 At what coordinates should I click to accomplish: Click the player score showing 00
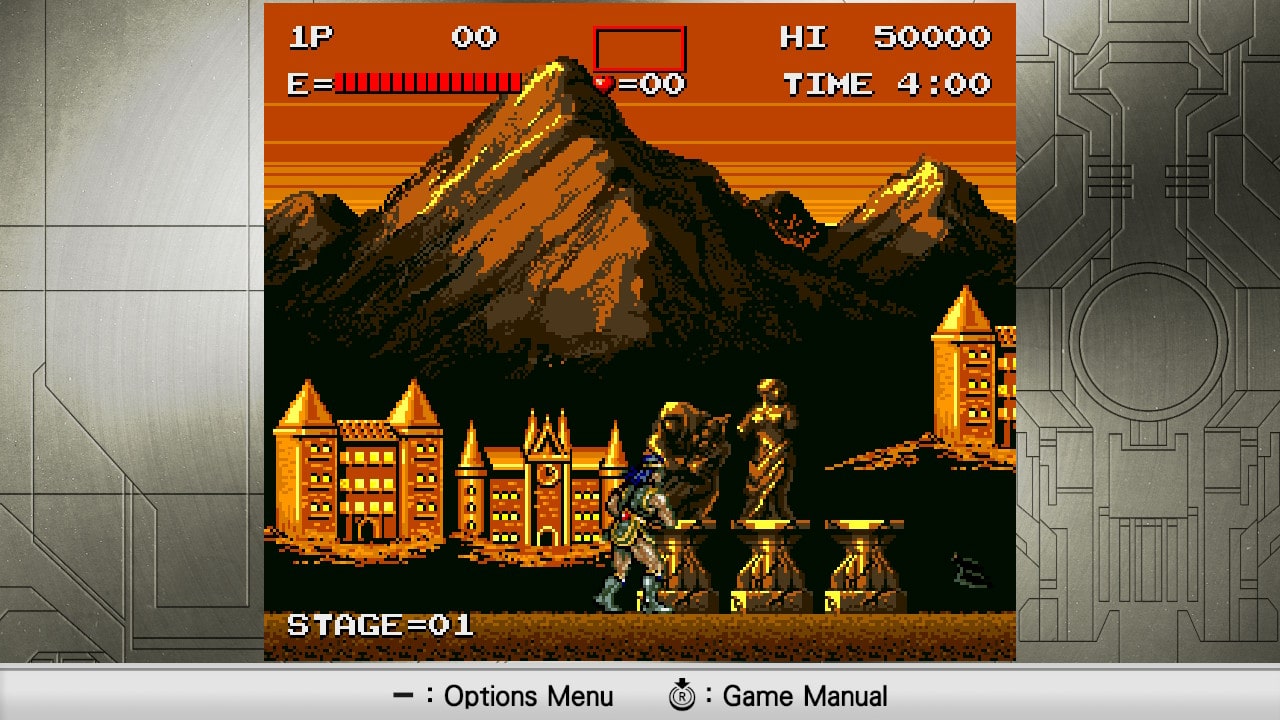(x=477, y=37)
